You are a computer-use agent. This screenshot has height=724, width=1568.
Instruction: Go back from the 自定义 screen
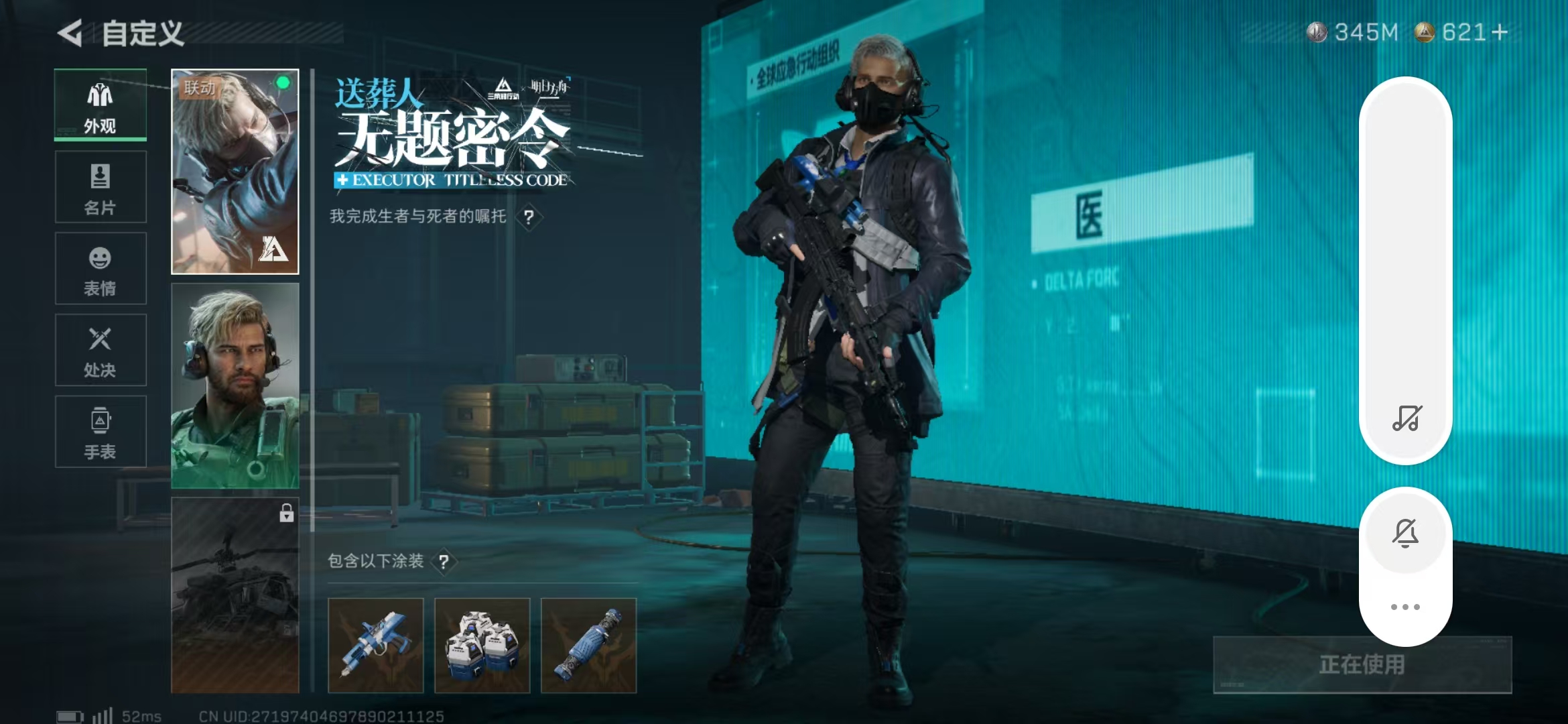70,33
